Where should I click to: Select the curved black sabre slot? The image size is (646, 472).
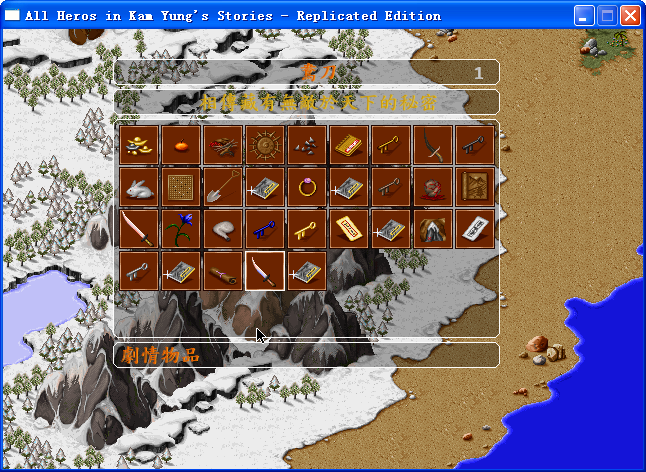pyautogui.click(x=432, y=144)
